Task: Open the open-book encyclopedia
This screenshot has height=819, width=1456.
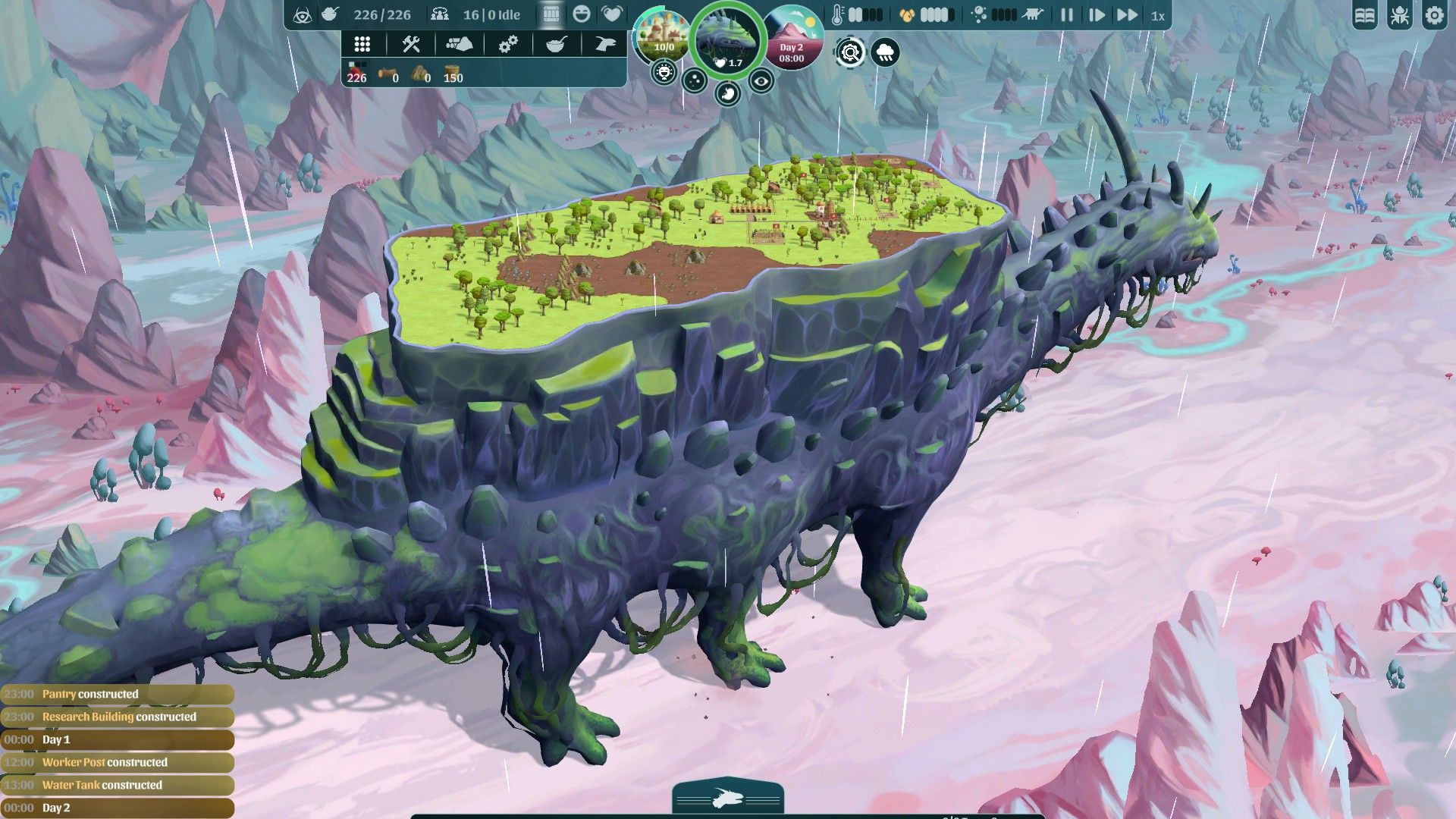Action: (1365, 16)
